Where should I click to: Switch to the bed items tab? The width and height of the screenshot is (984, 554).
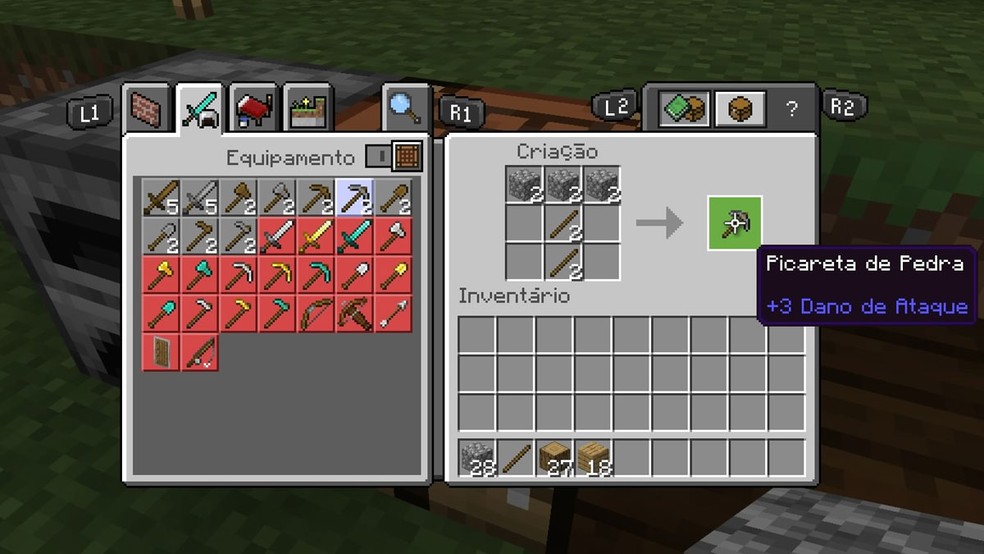254,109
